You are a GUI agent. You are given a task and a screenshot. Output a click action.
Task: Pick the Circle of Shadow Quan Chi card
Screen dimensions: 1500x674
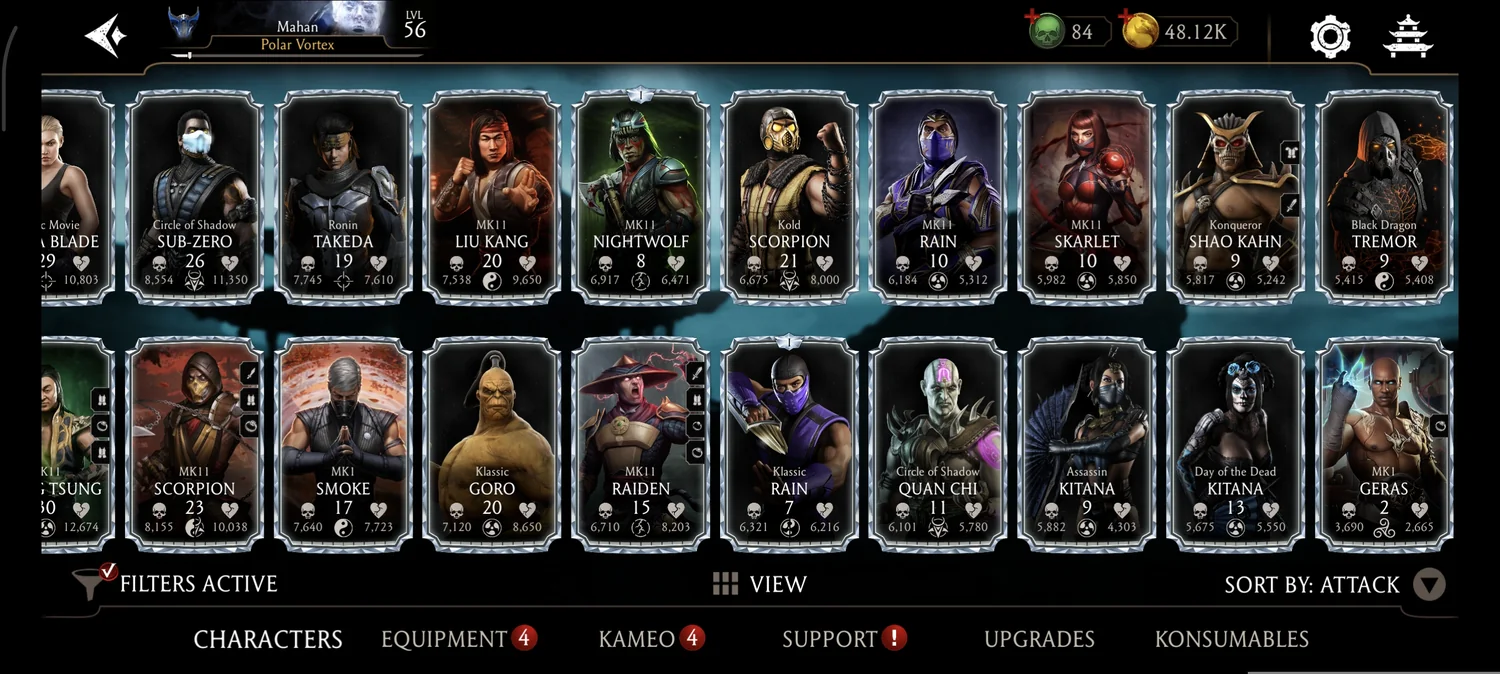tap(938, 443)
